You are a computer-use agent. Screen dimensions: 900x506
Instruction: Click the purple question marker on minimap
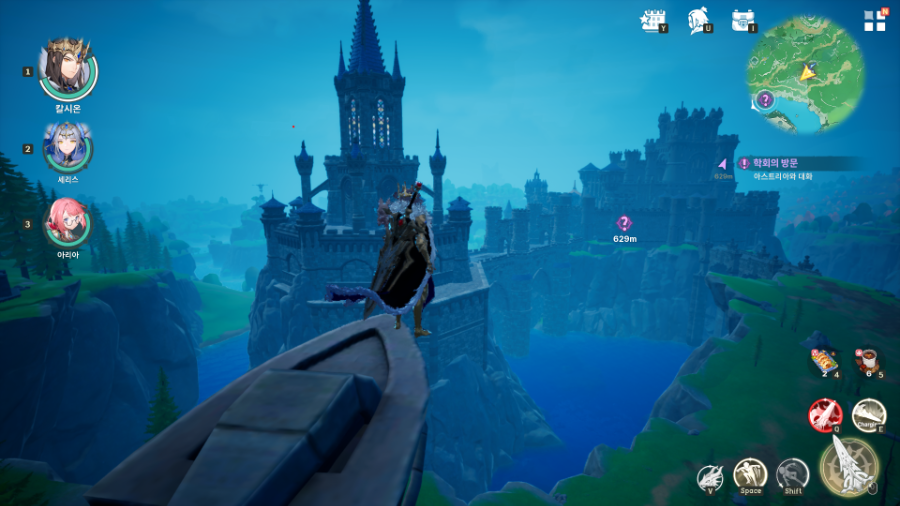pyautogui.click(x=765, y=99)
